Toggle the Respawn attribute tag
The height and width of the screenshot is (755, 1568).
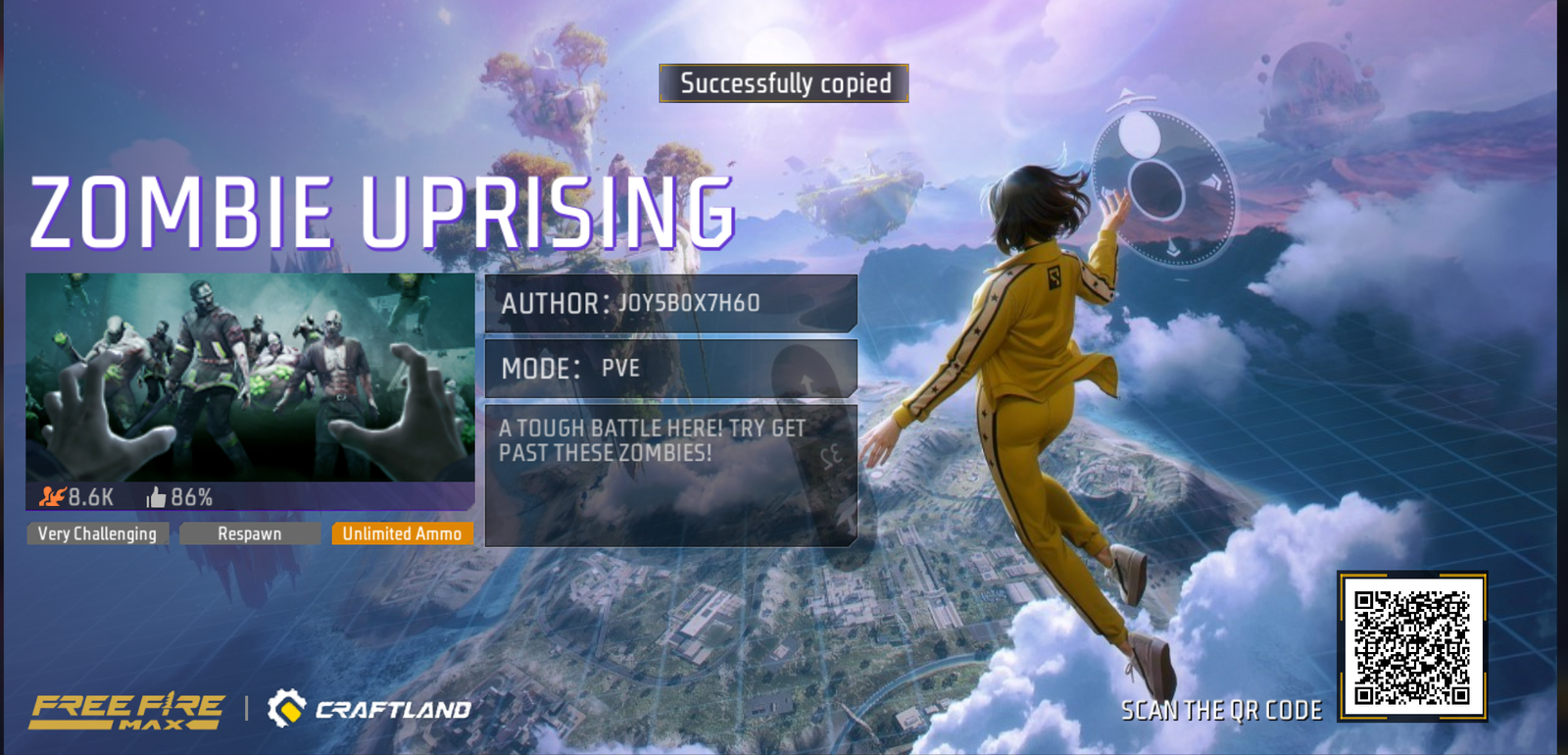tap(251, 533)
